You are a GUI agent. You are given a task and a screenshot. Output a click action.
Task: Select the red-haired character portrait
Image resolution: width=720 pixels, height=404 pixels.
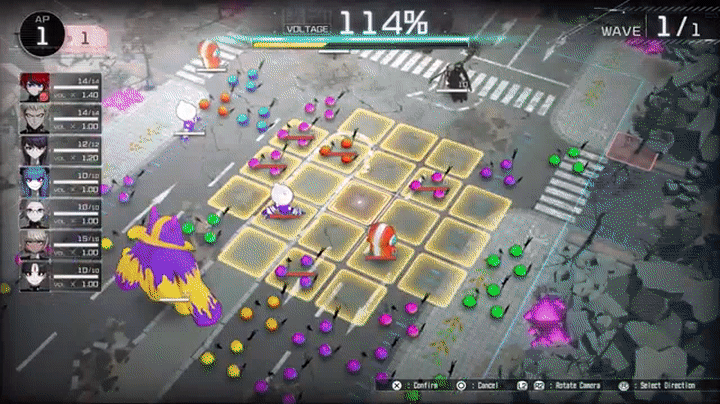pyautogui.click(x=34, y=87)
